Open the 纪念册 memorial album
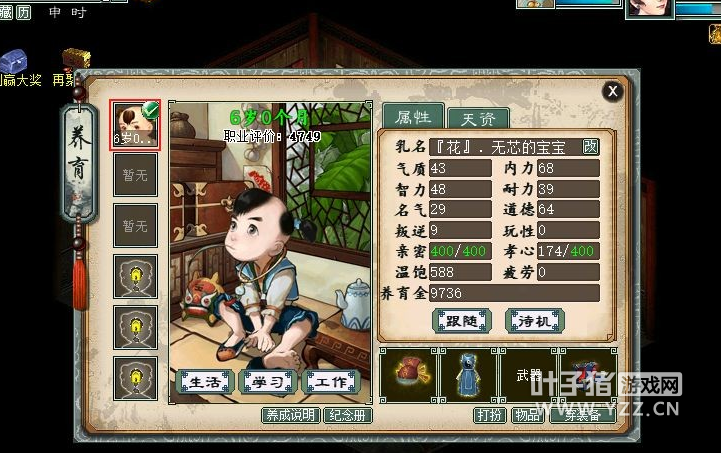 click(x=348, y=414)
